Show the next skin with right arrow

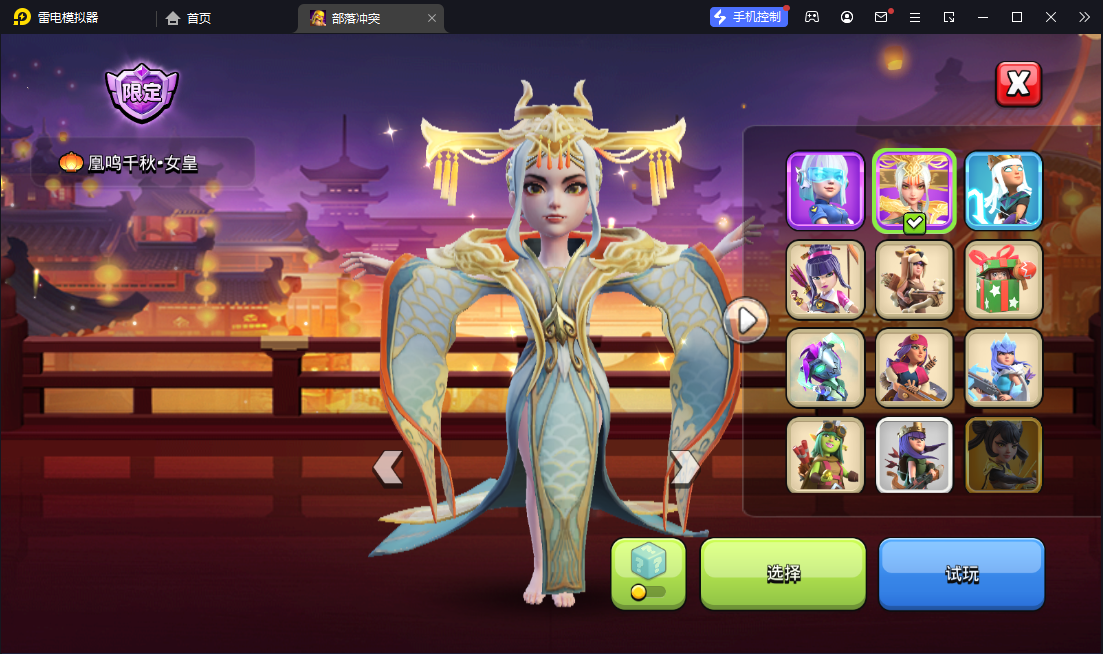pyautogui.click(x=684, y=467)
